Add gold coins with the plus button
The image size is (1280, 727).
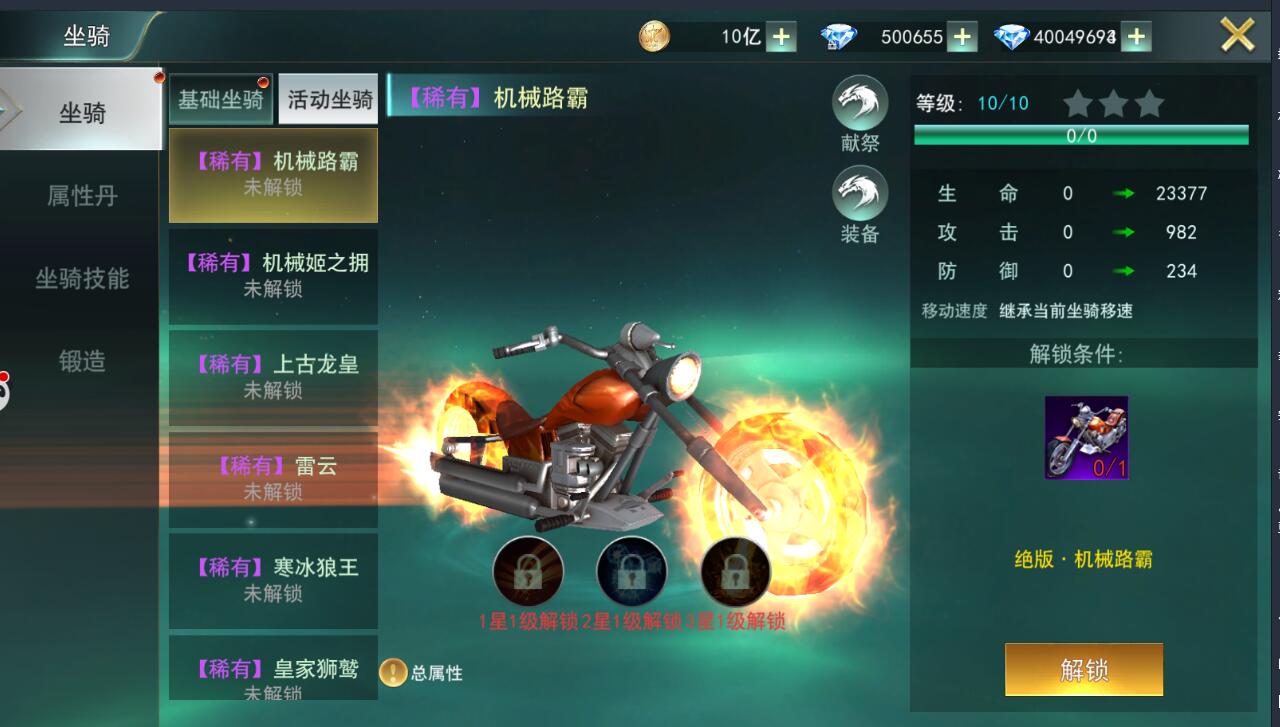point(781,37)
